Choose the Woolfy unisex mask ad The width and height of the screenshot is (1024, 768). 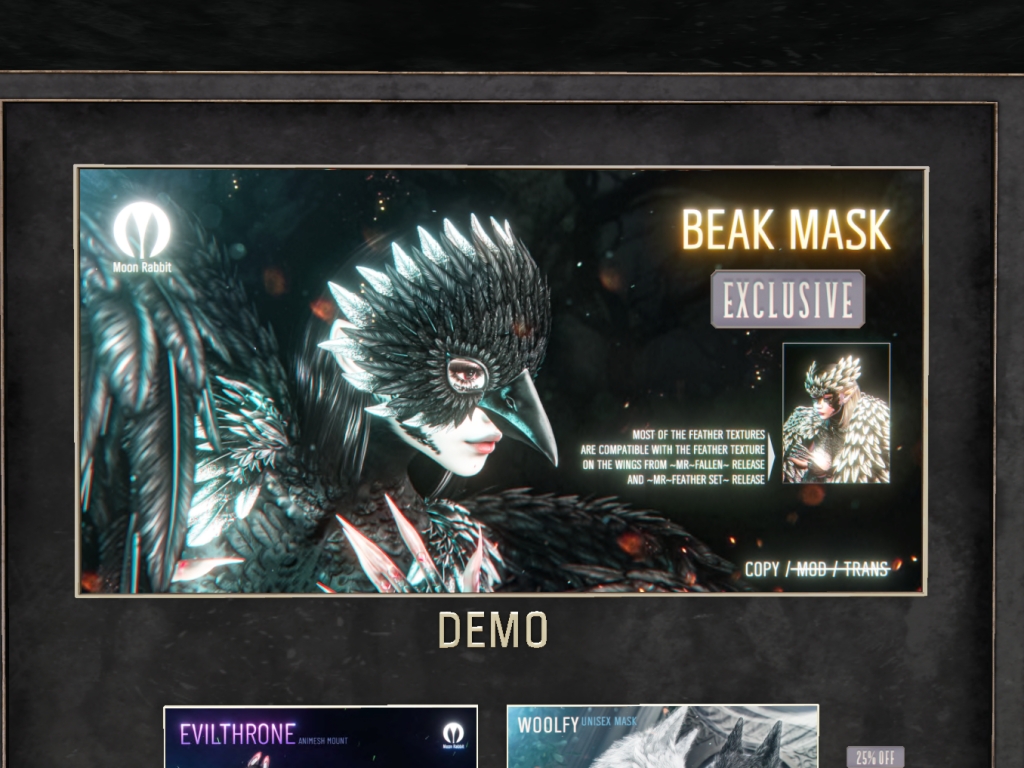pyautogui.click(x=662, y=738)
